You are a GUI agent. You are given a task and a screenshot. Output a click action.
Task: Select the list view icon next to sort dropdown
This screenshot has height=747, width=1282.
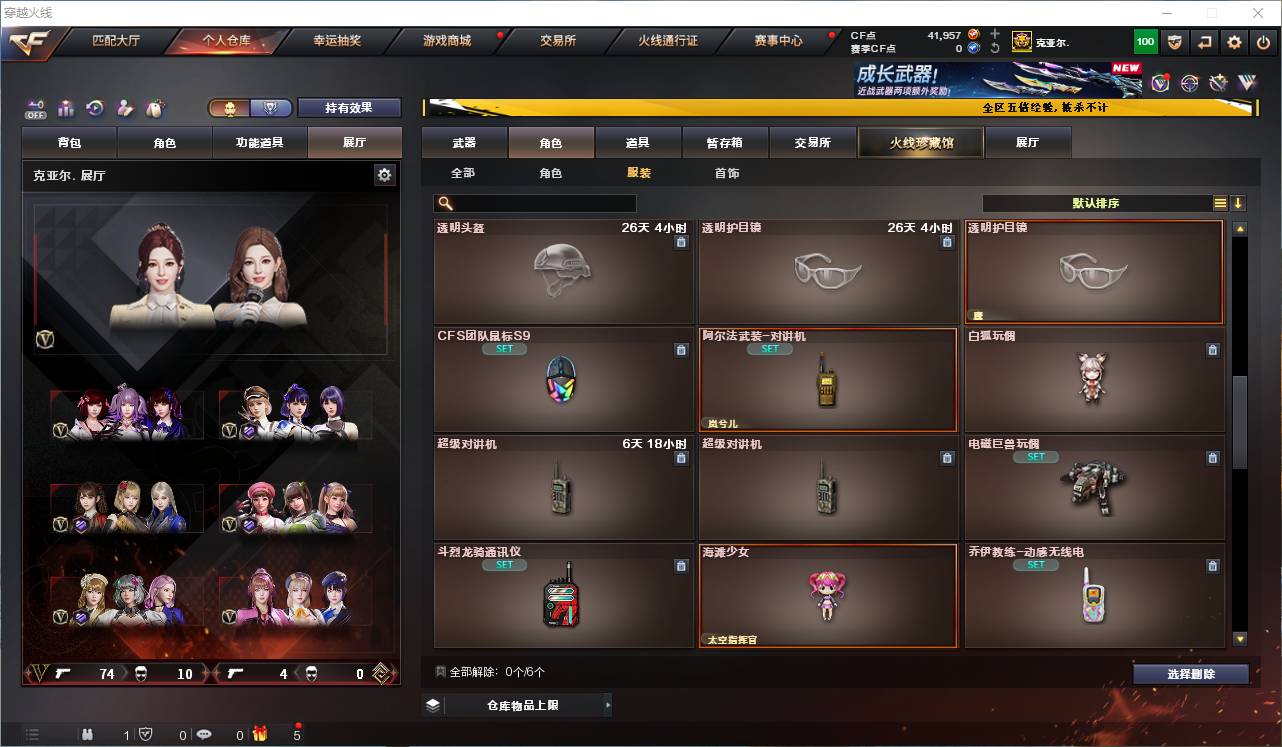pos(1218,202)
